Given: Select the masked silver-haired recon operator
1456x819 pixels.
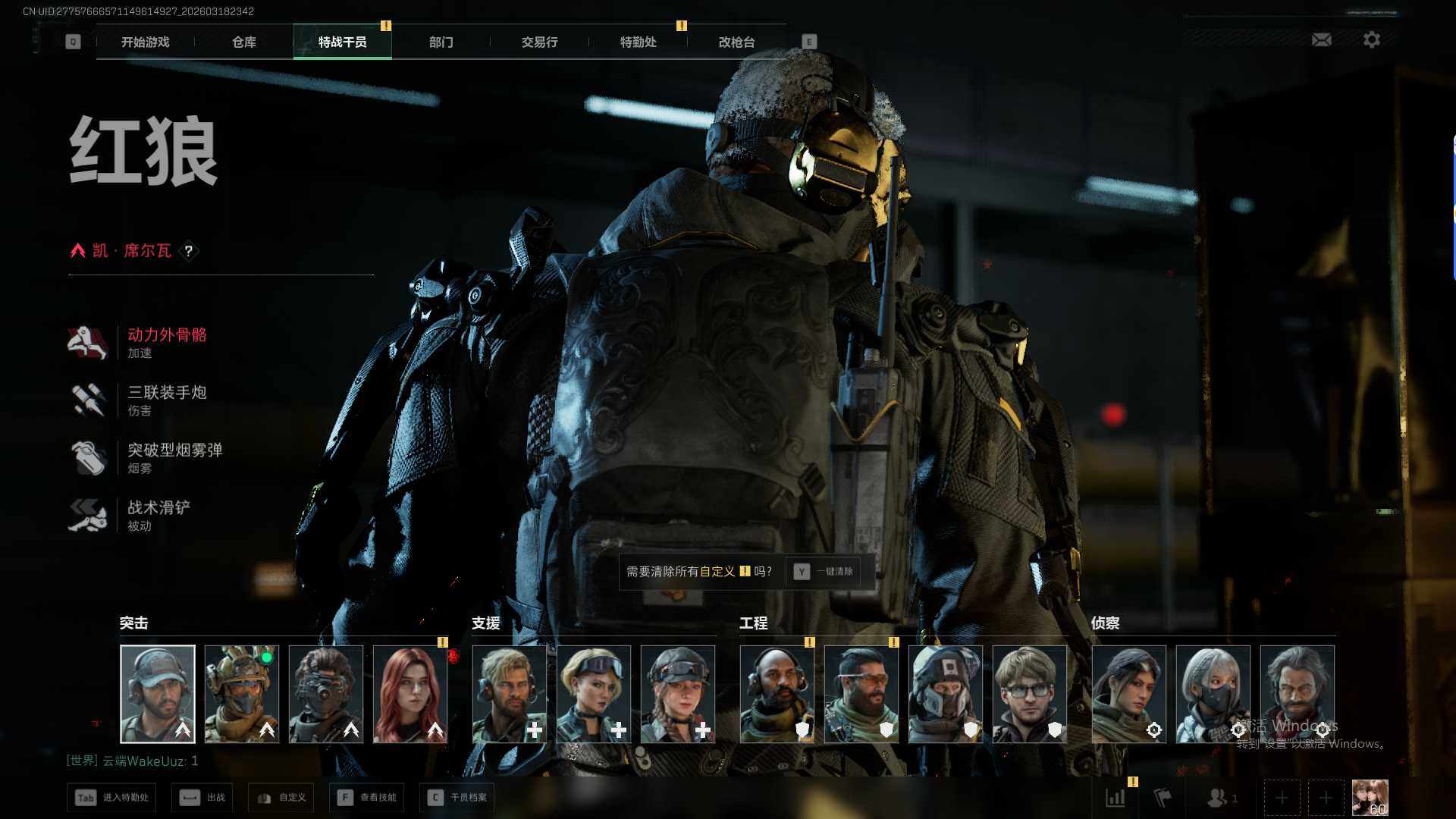Looking at the screenshot, I should pyautogui.click(x=1213, y=694).
